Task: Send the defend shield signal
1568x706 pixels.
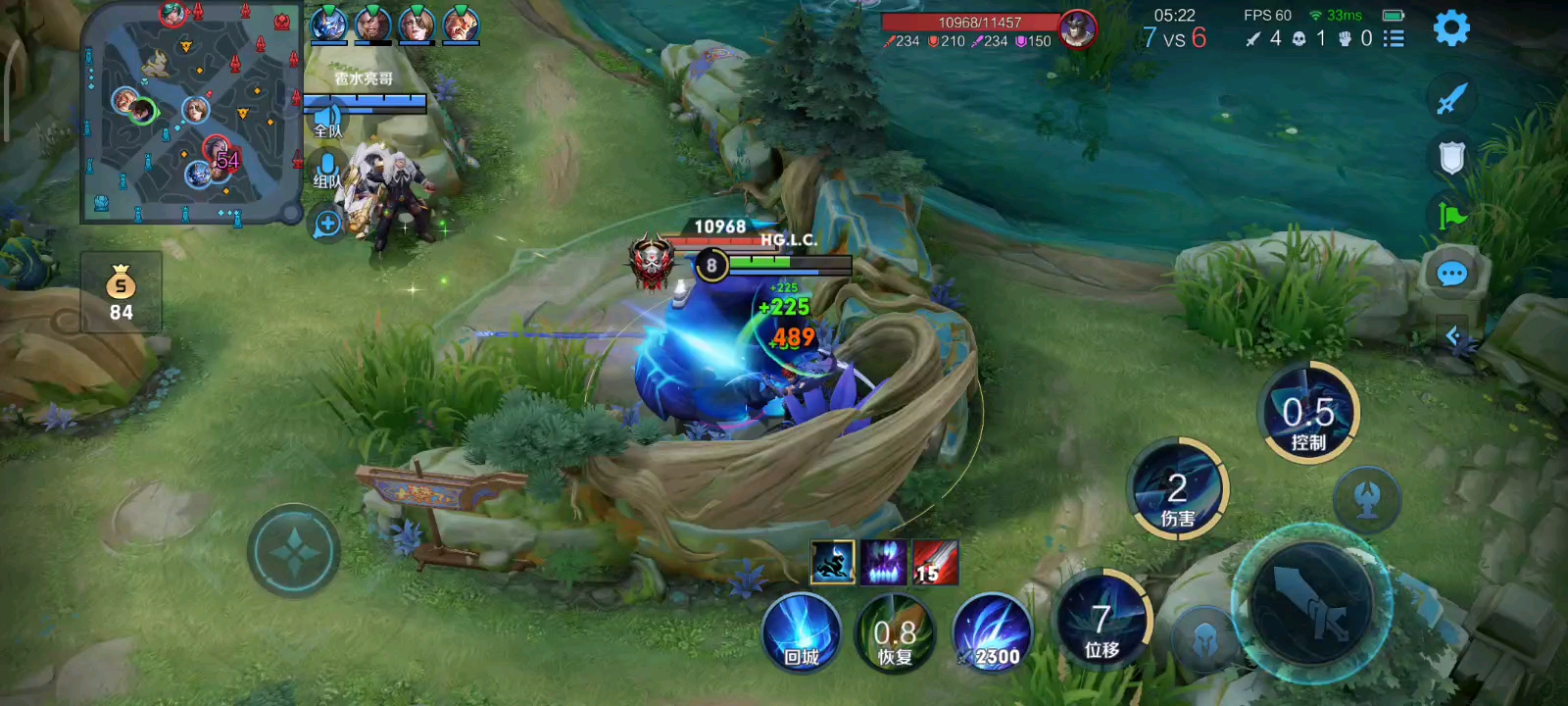Action: tap(1451, 157)
